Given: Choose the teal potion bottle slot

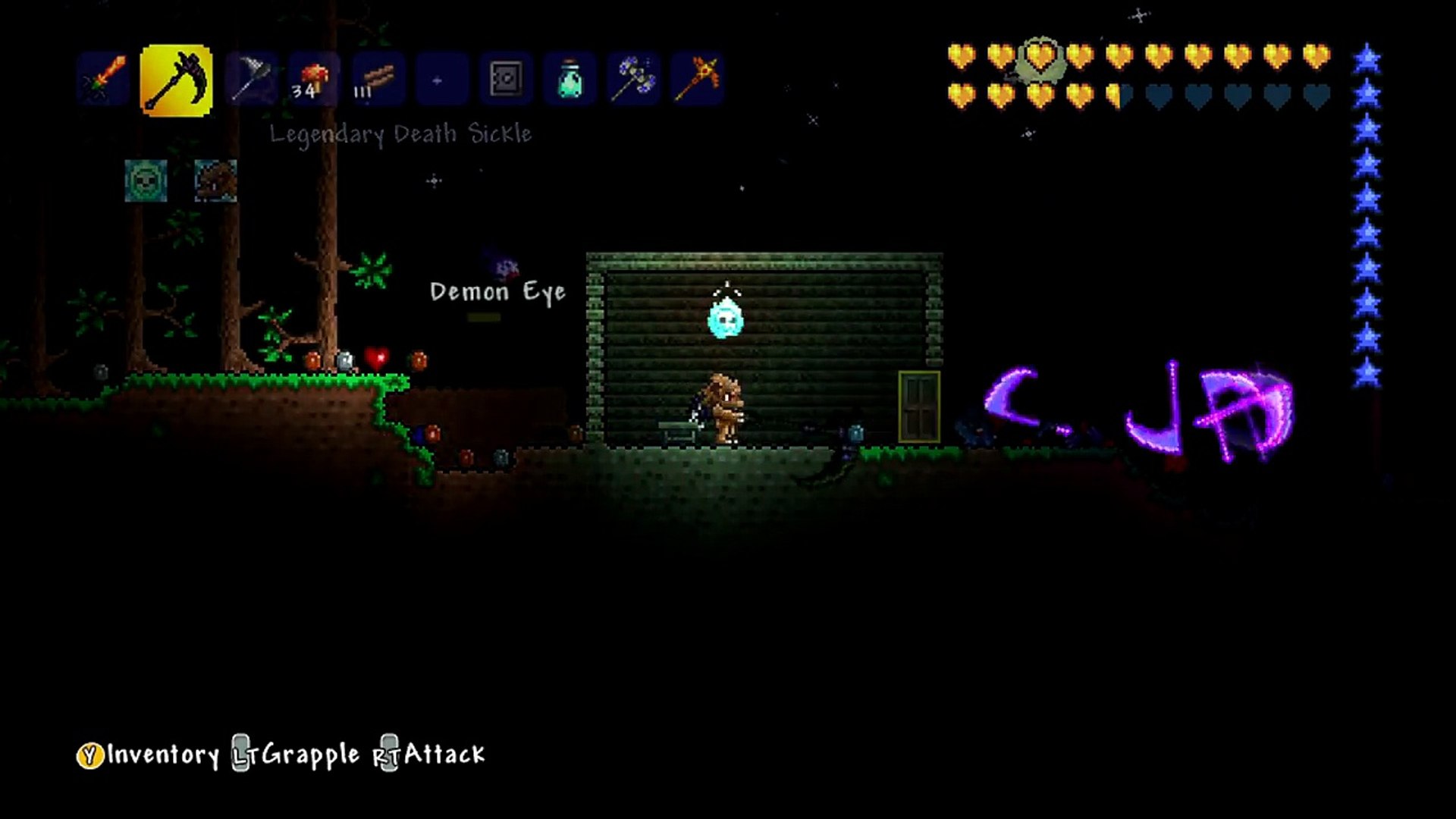Looking at the screenshot, I should tap(570, 80).
